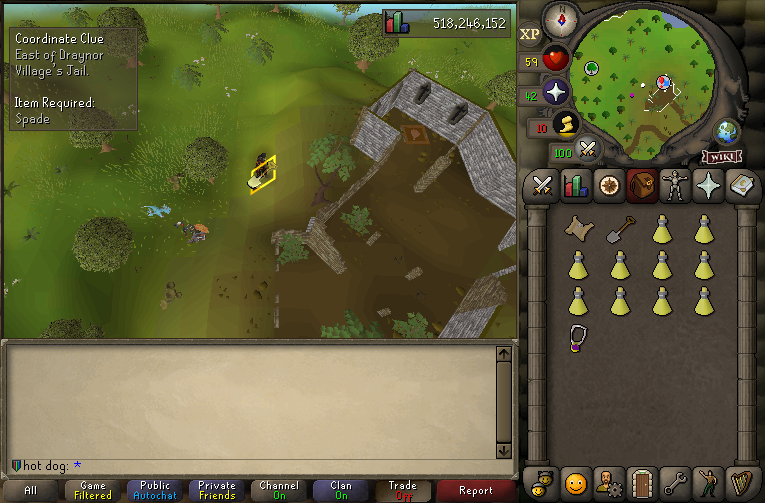Switch to the Prayer tab
The height and width of the screenshot is (503, 765).
click(x=710, y=187)
